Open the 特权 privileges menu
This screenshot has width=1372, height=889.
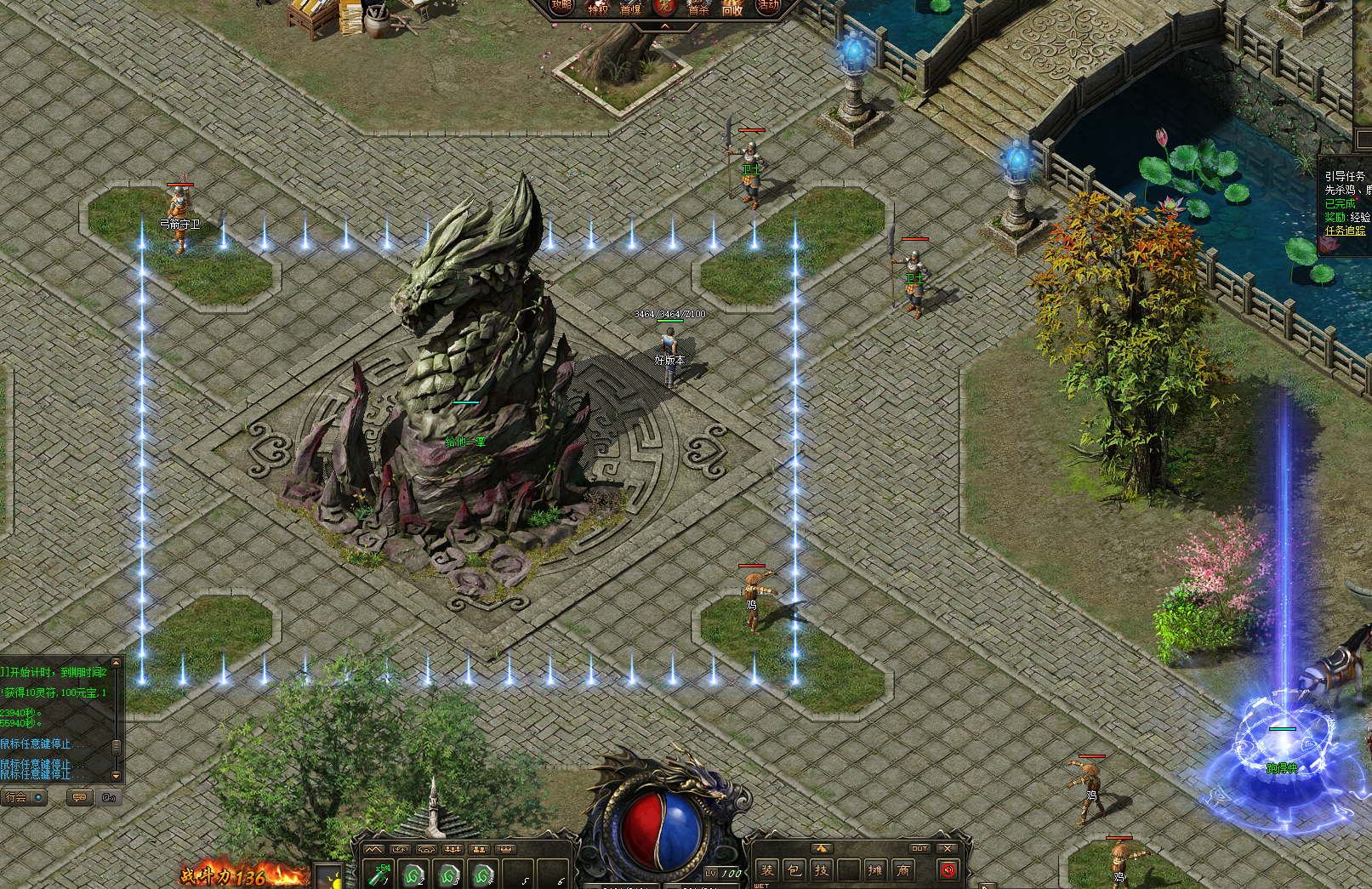[x=598, y=9]
